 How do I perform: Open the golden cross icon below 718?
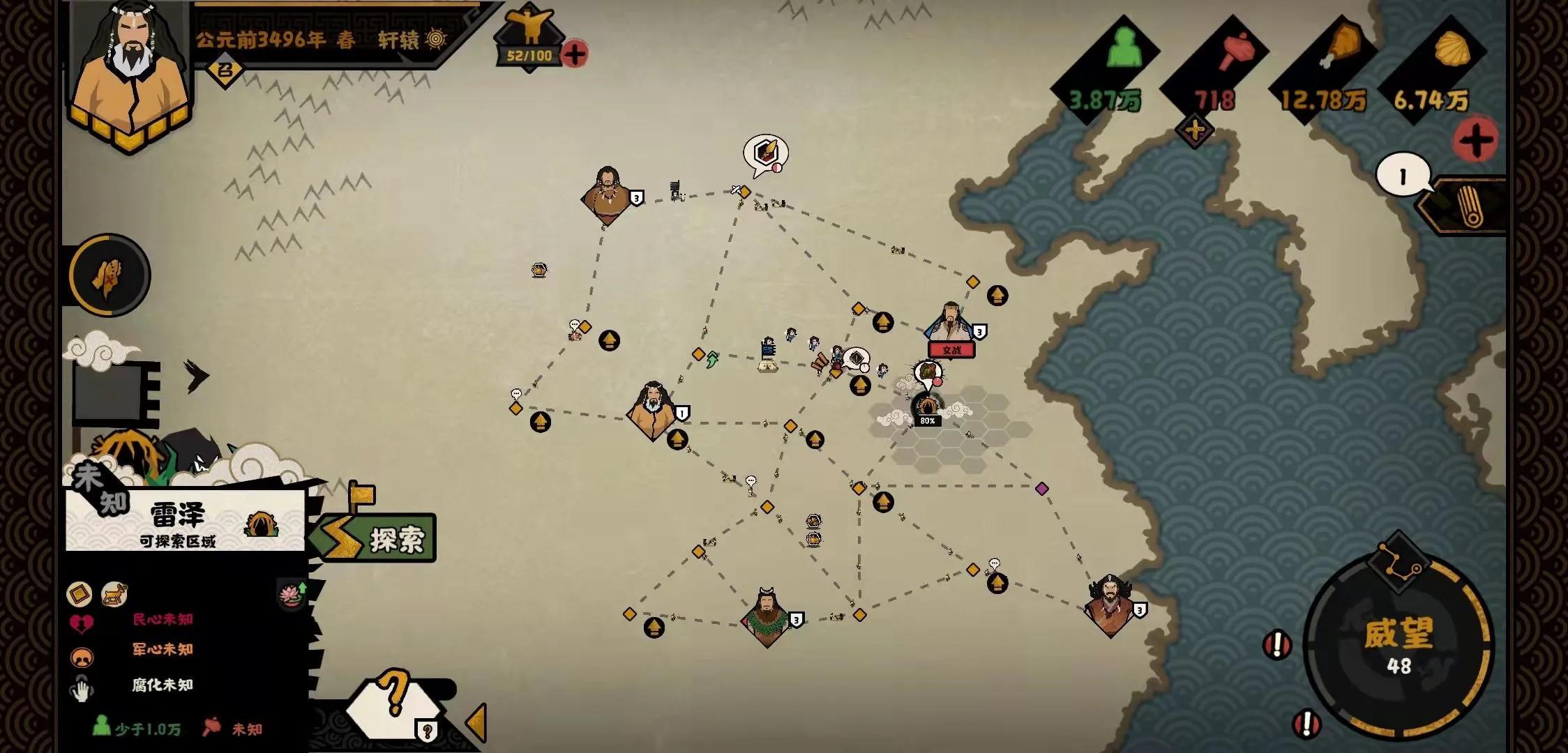[1194, 130]
